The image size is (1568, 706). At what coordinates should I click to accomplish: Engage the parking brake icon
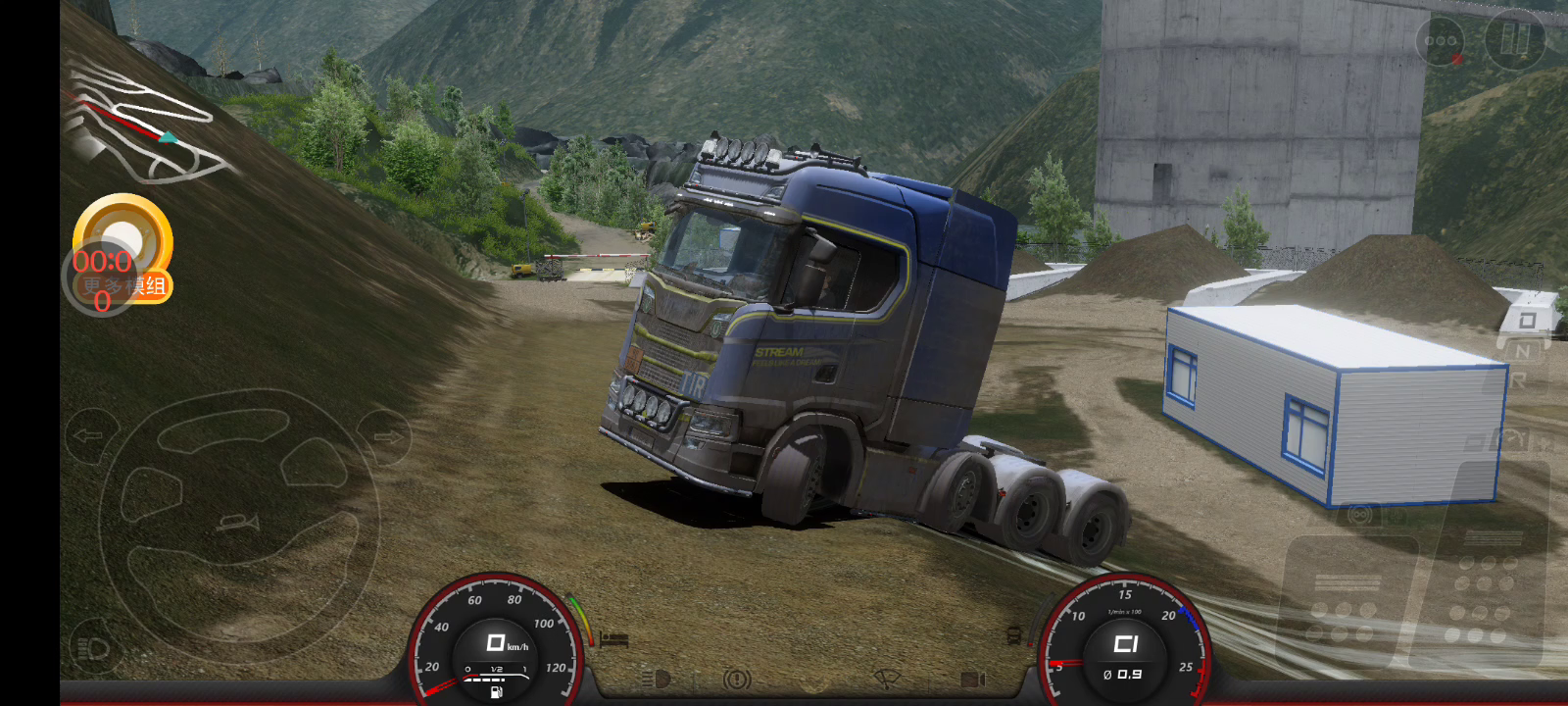(736, 679)
